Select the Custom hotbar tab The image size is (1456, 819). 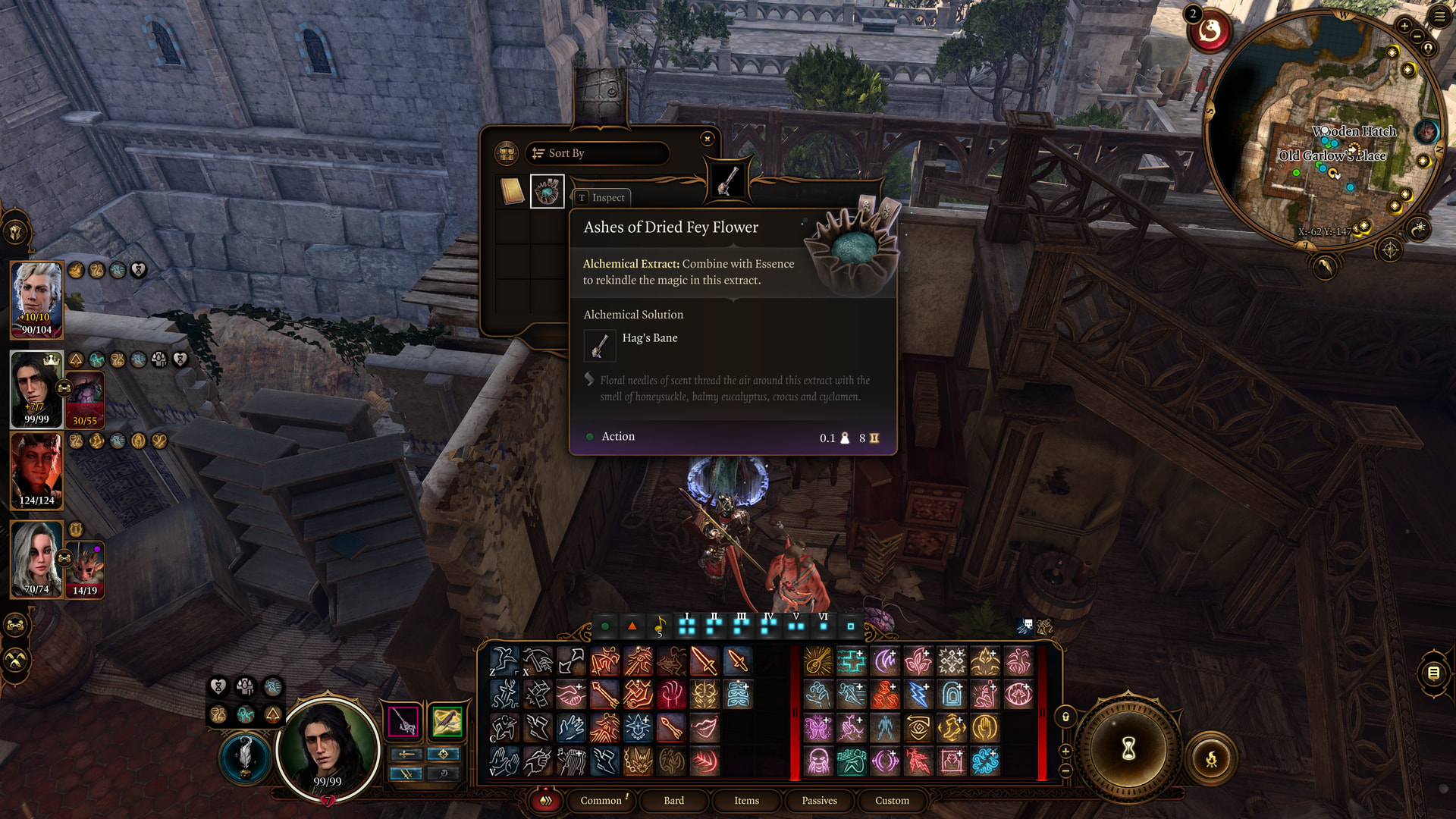892,800
